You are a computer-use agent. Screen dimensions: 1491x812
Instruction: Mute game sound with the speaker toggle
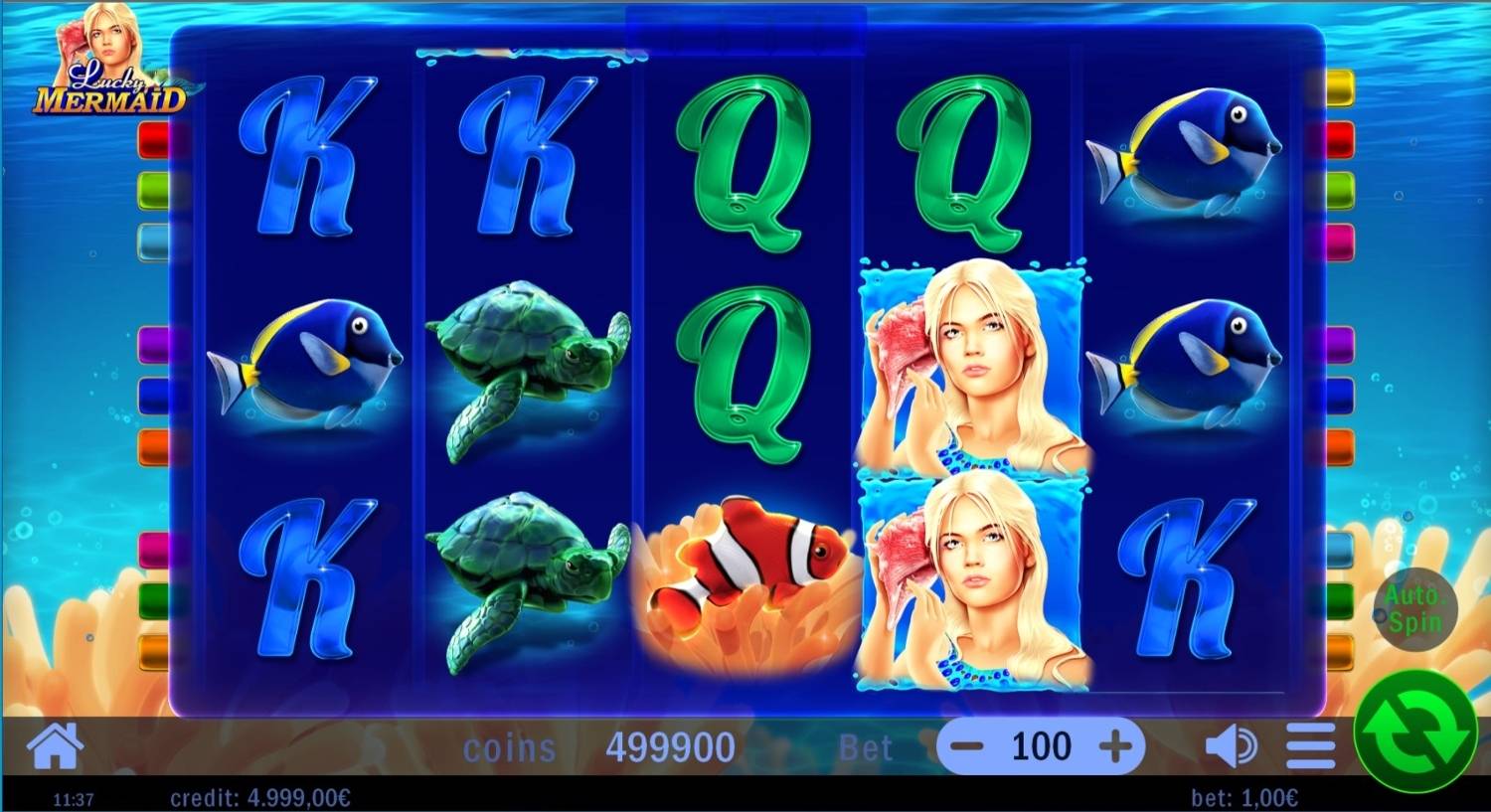(1232, 745)
